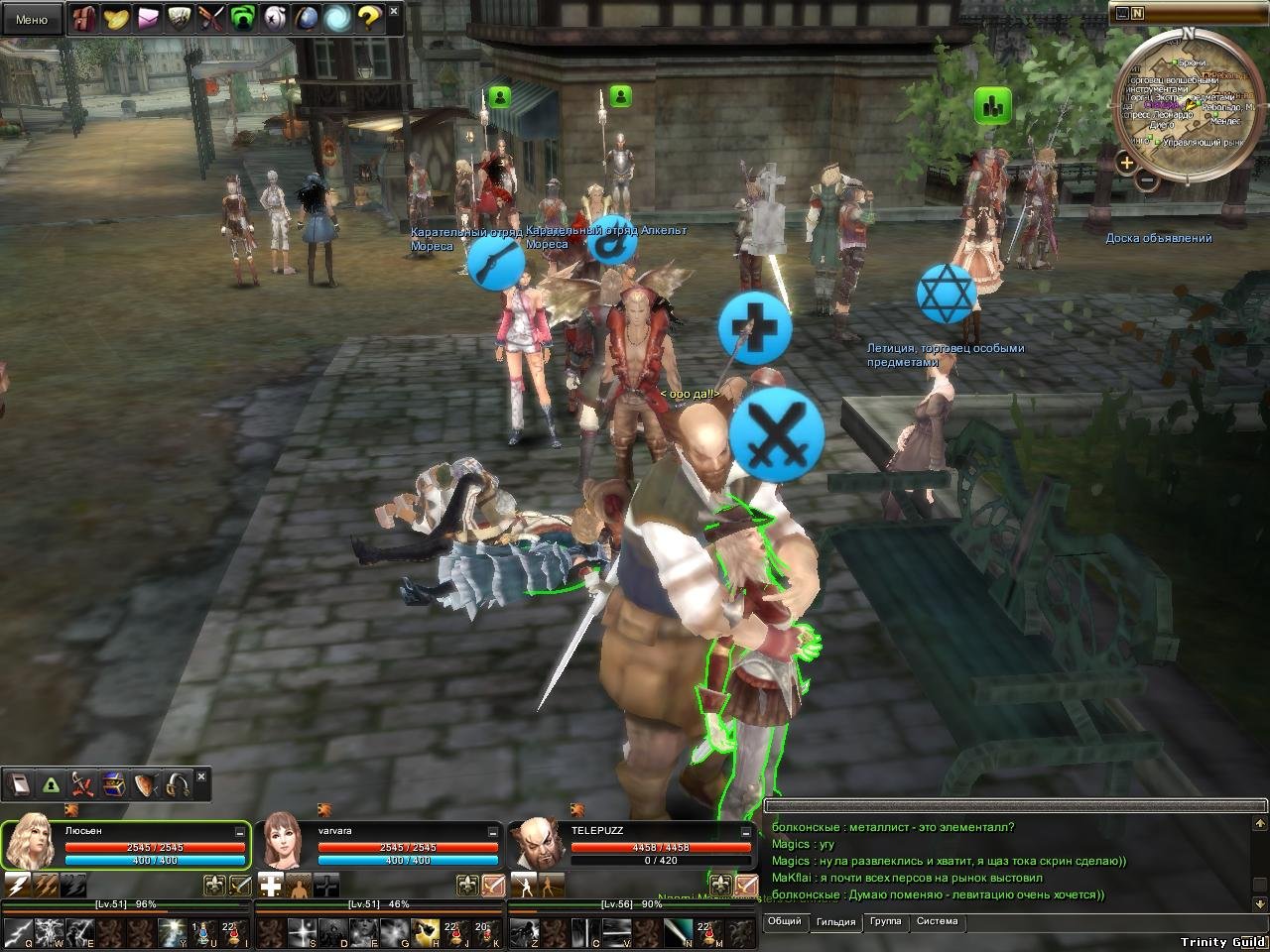The image size is (1270, 952).
Task: Click the pink envelope mail icon
Action: point(148,18)
